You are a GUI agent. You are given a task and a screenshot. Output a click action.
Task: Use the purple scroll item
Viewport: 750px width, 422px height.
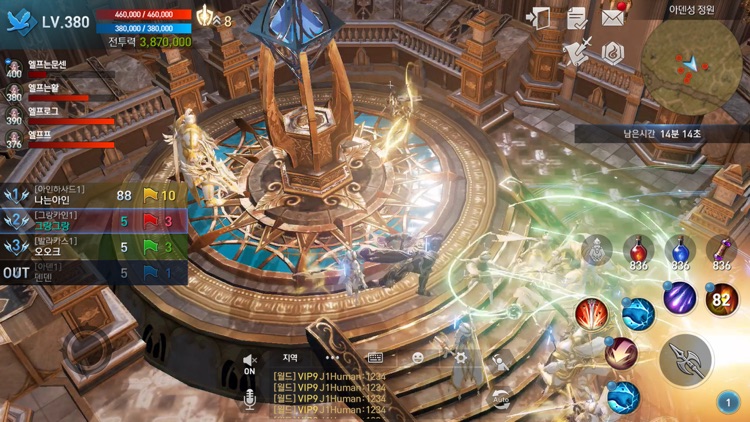(x=721, y=251)
